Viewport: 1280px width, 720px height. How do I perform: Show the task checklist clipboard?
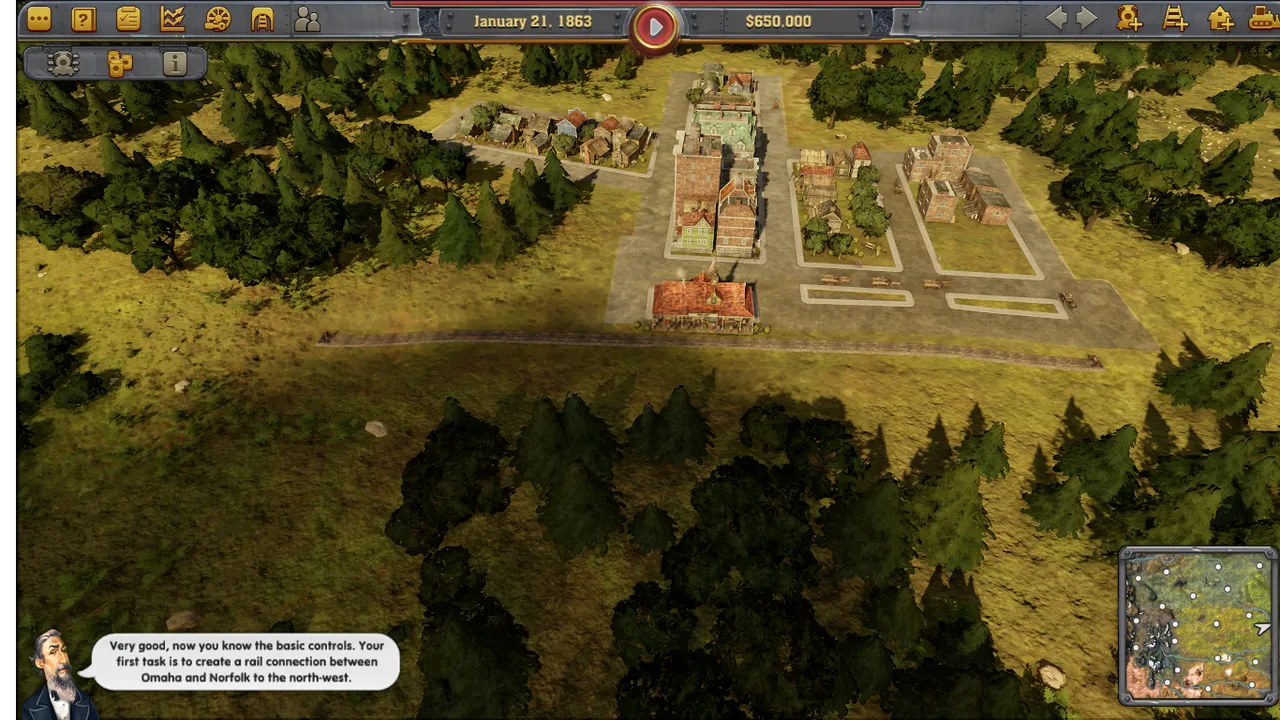click(x=128, y=19)
